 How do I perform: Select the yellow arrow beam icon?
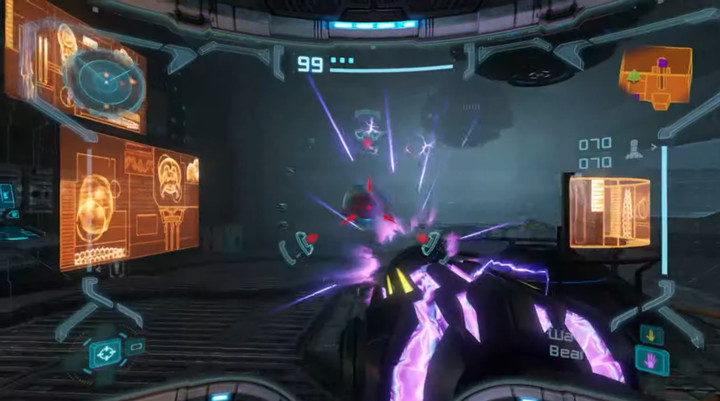[x=649, y=334]
